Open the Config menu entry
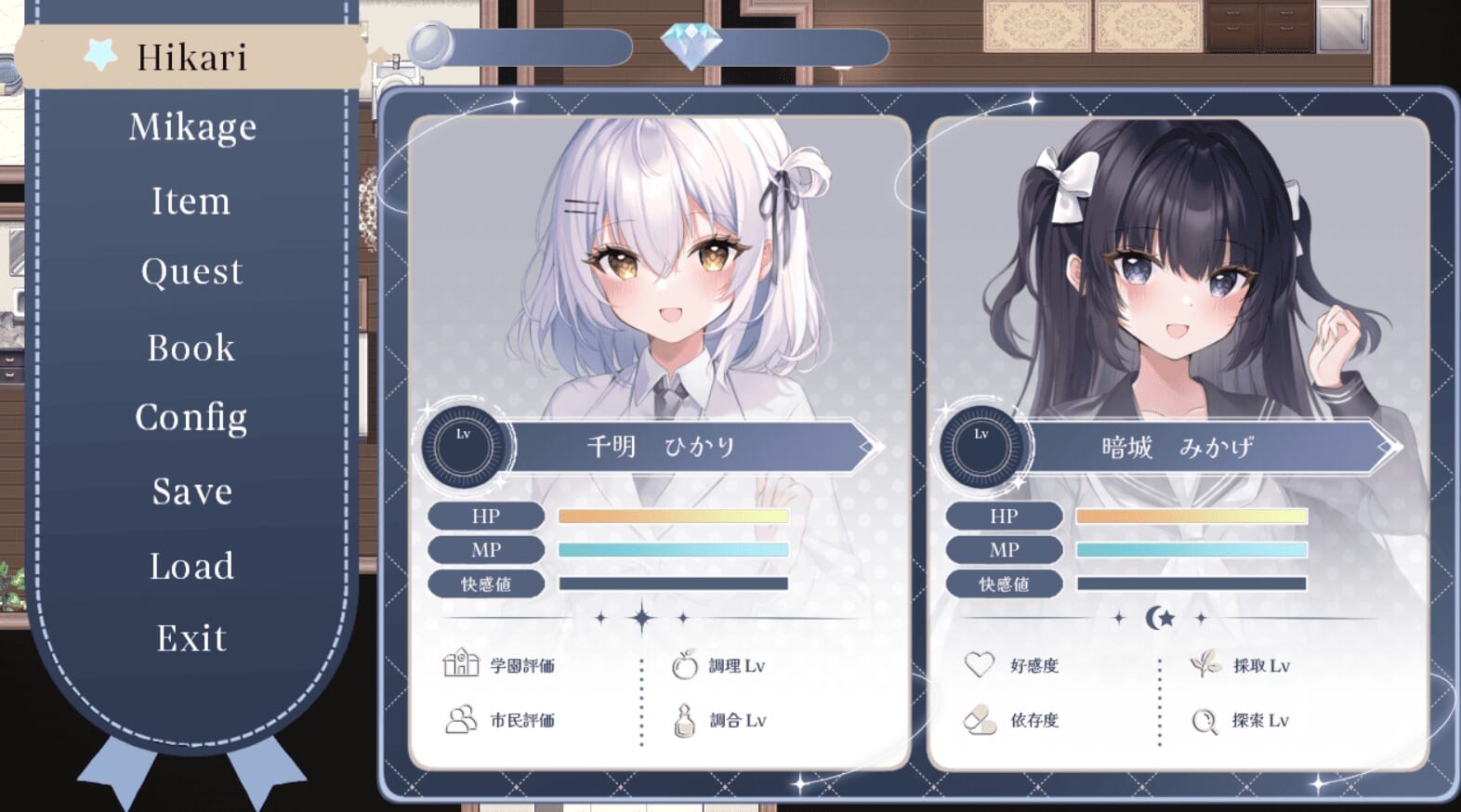The height and width of the screenshot is (812, 1461). click(x=191, y=417)
